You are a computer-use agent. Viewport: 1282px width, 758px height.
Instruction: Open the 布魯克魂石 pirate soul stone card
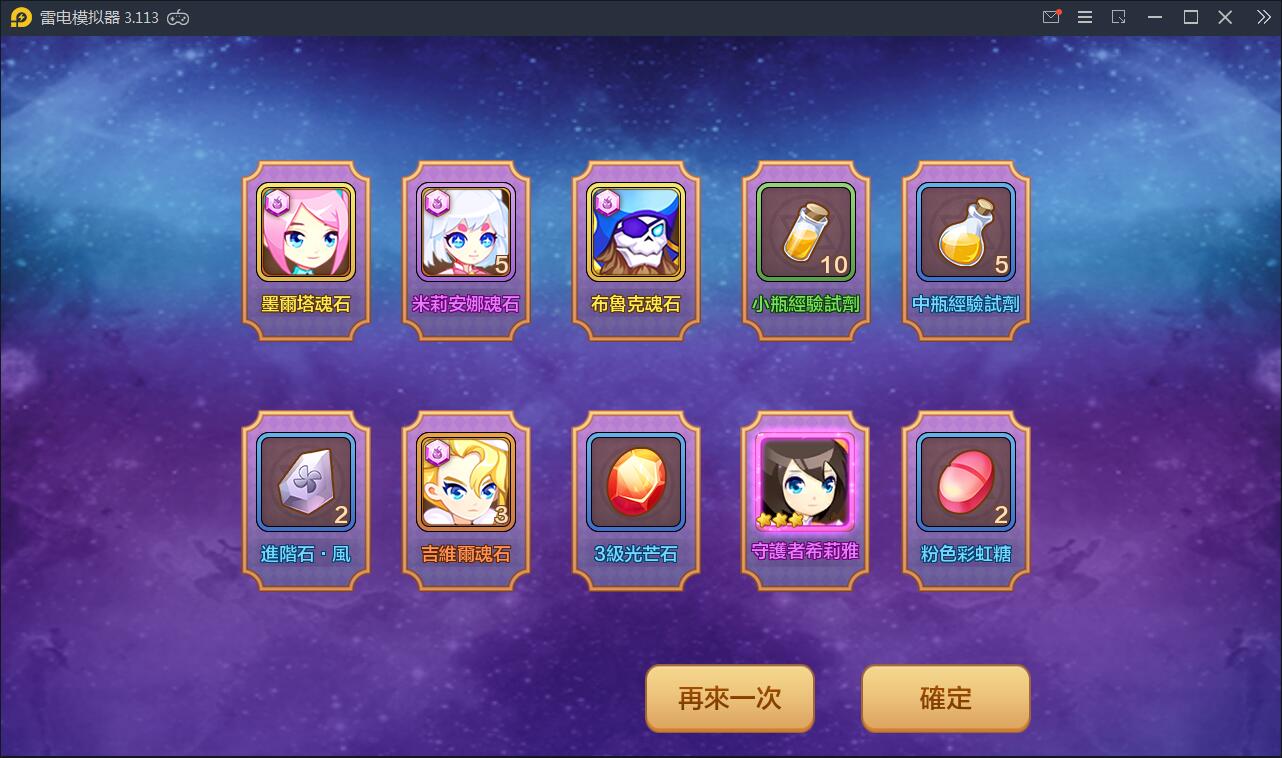635,232
